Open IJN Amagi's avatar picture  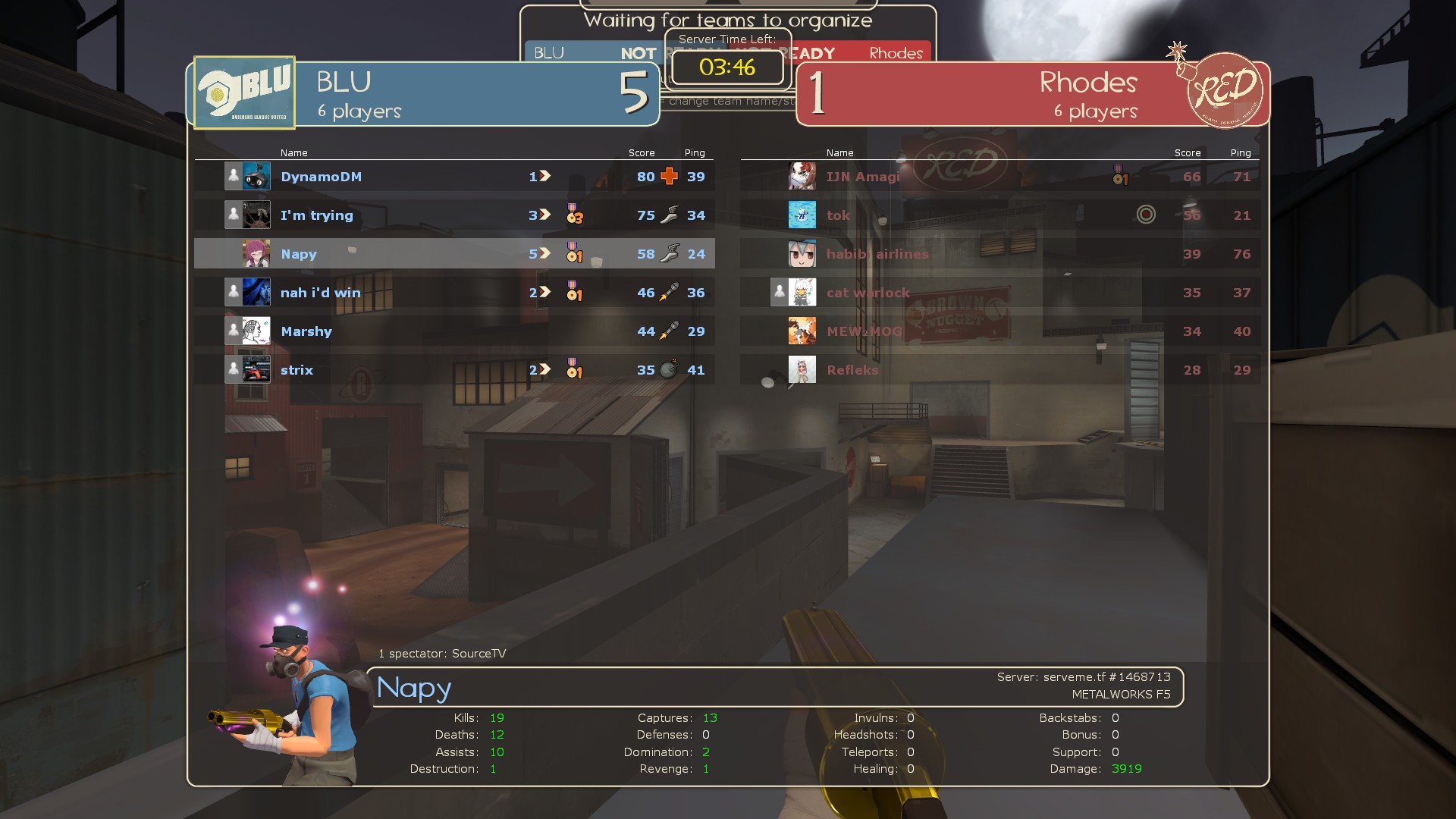point(802,177)
